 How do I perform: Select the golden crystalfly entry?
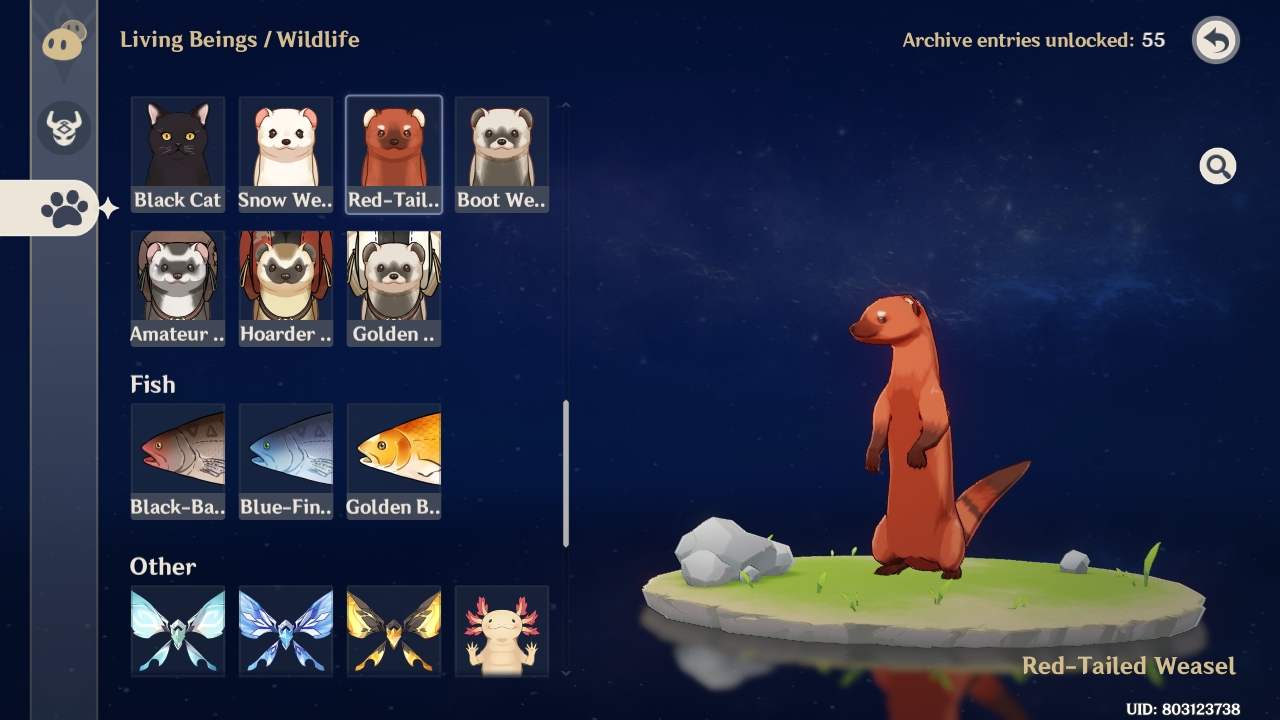pyautogui.click(x=393, y=630)
